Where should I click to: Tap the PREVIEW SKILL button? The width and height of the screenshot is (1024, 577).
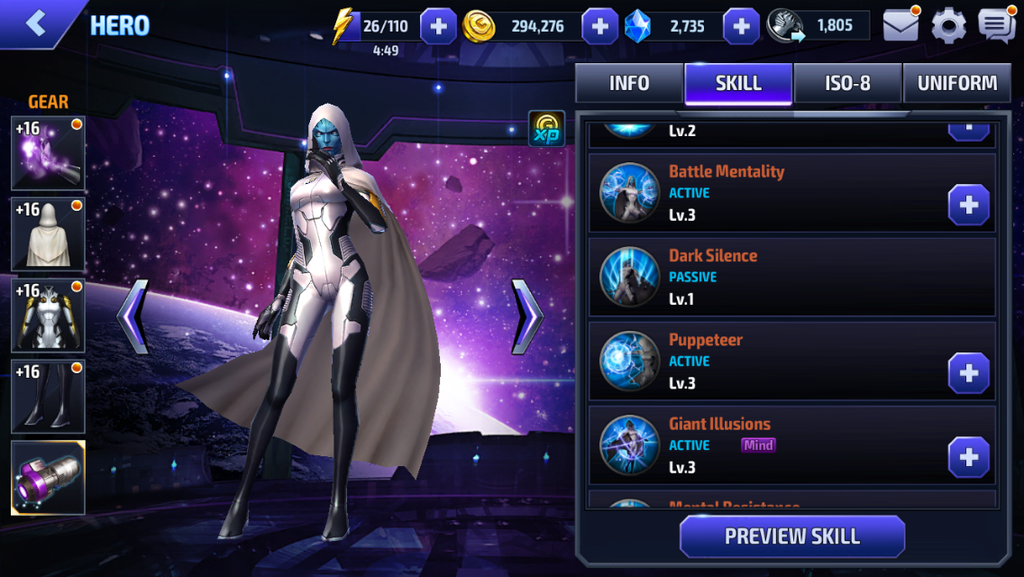point(792,536)
